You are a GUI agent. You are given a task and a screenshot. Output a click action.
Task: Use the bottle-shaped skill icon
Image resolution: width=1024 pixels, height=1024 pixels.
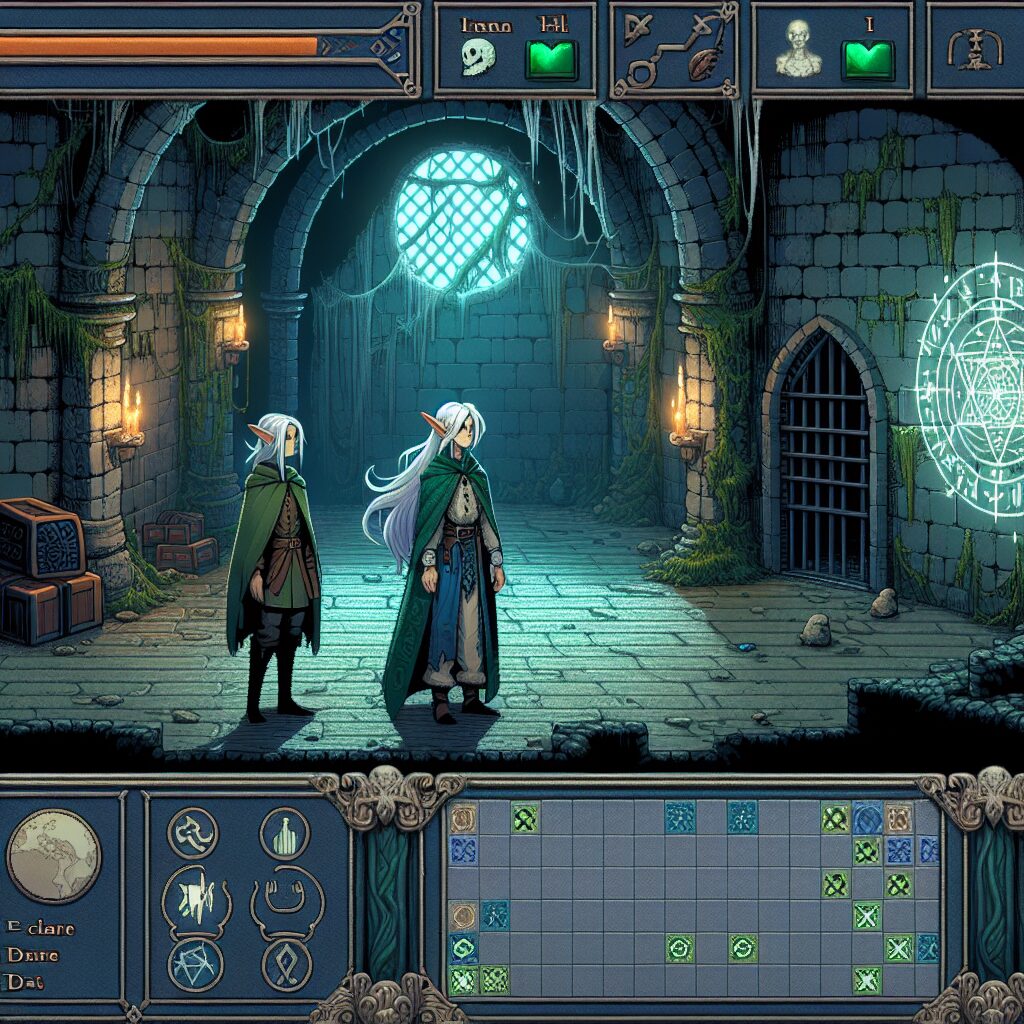285,832
